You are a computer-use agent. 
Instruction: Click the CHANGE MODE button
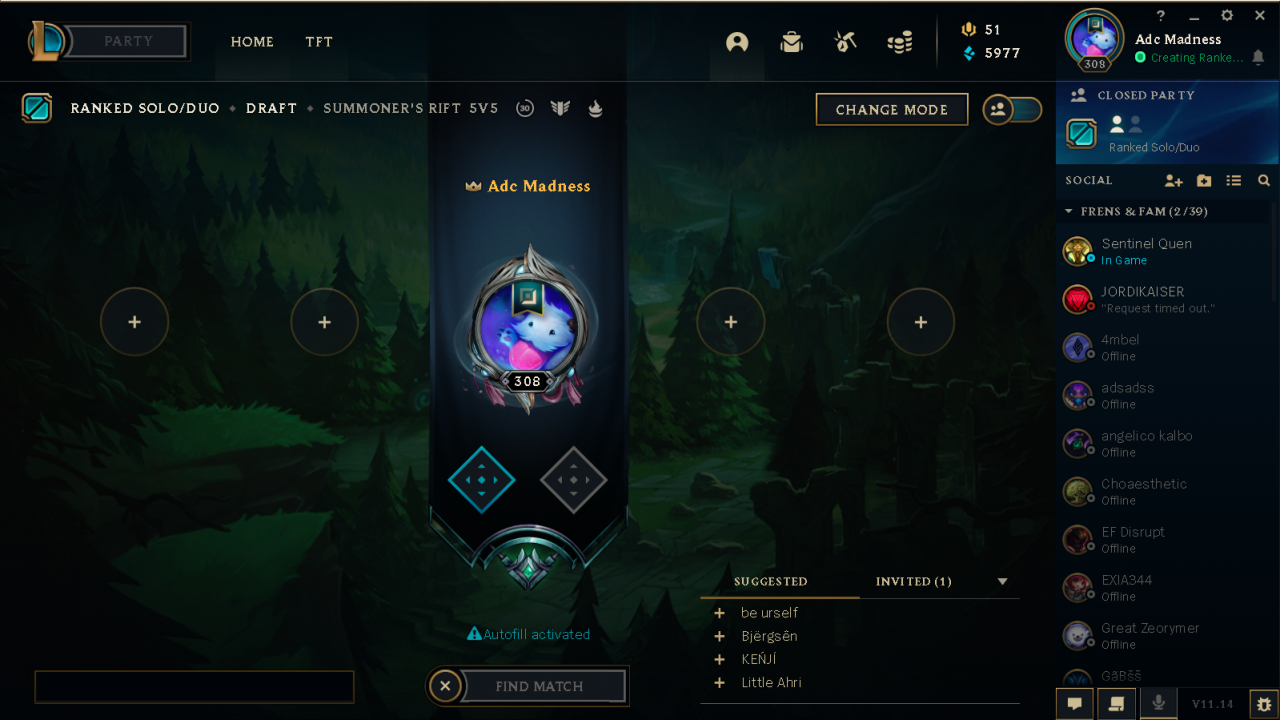[891, 109]
